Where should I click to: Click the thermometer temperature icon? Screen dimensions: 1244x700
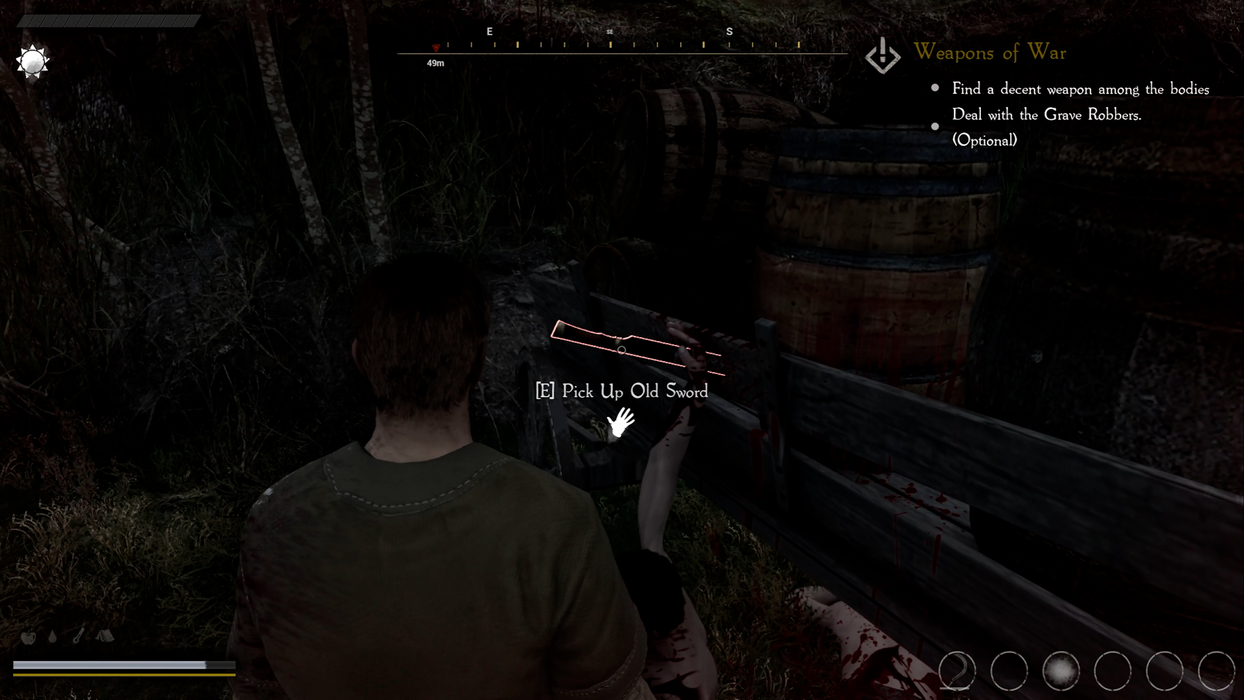coord(78,636)
